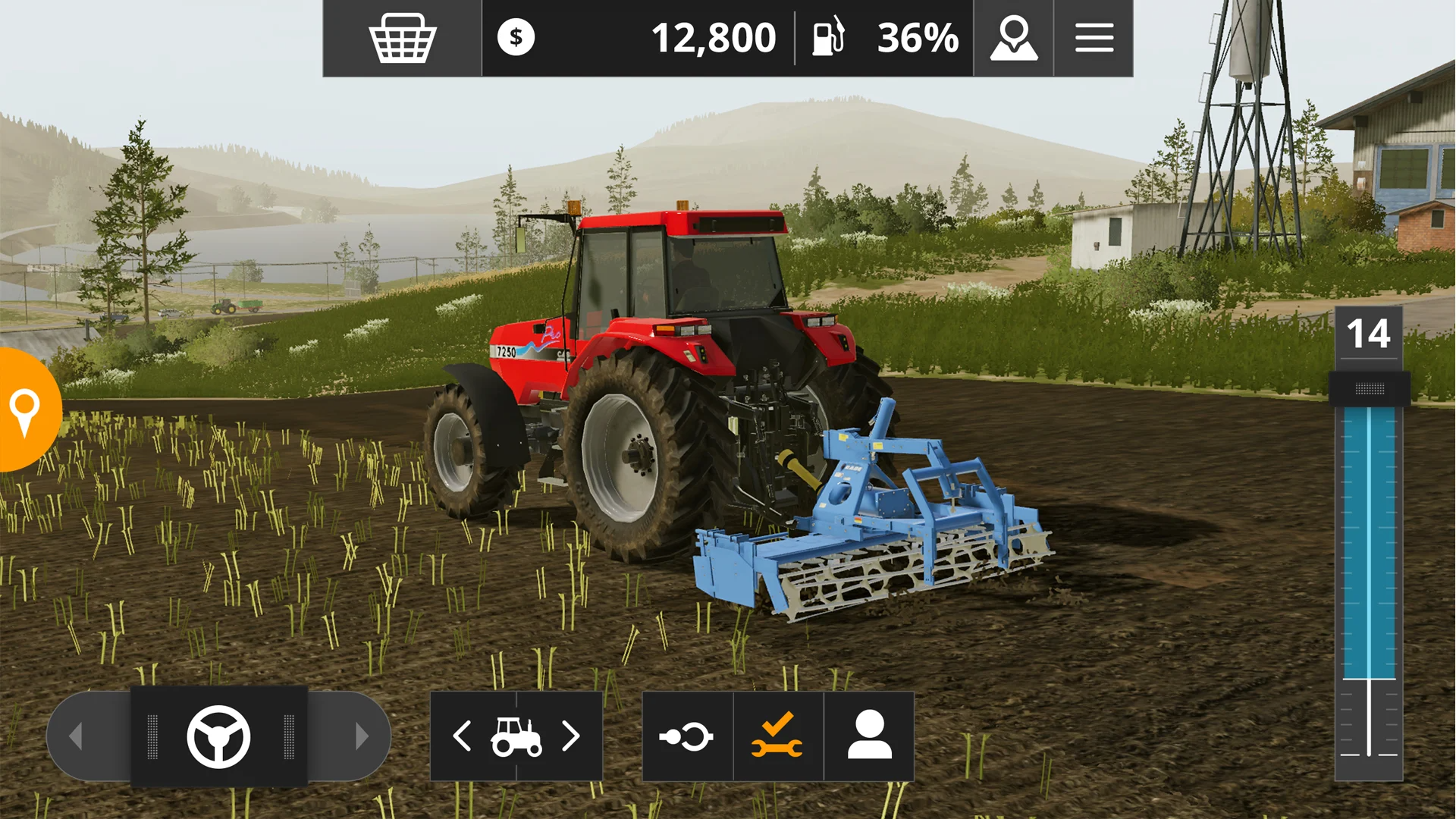Steer right with the right arrow

click(362, 736)
